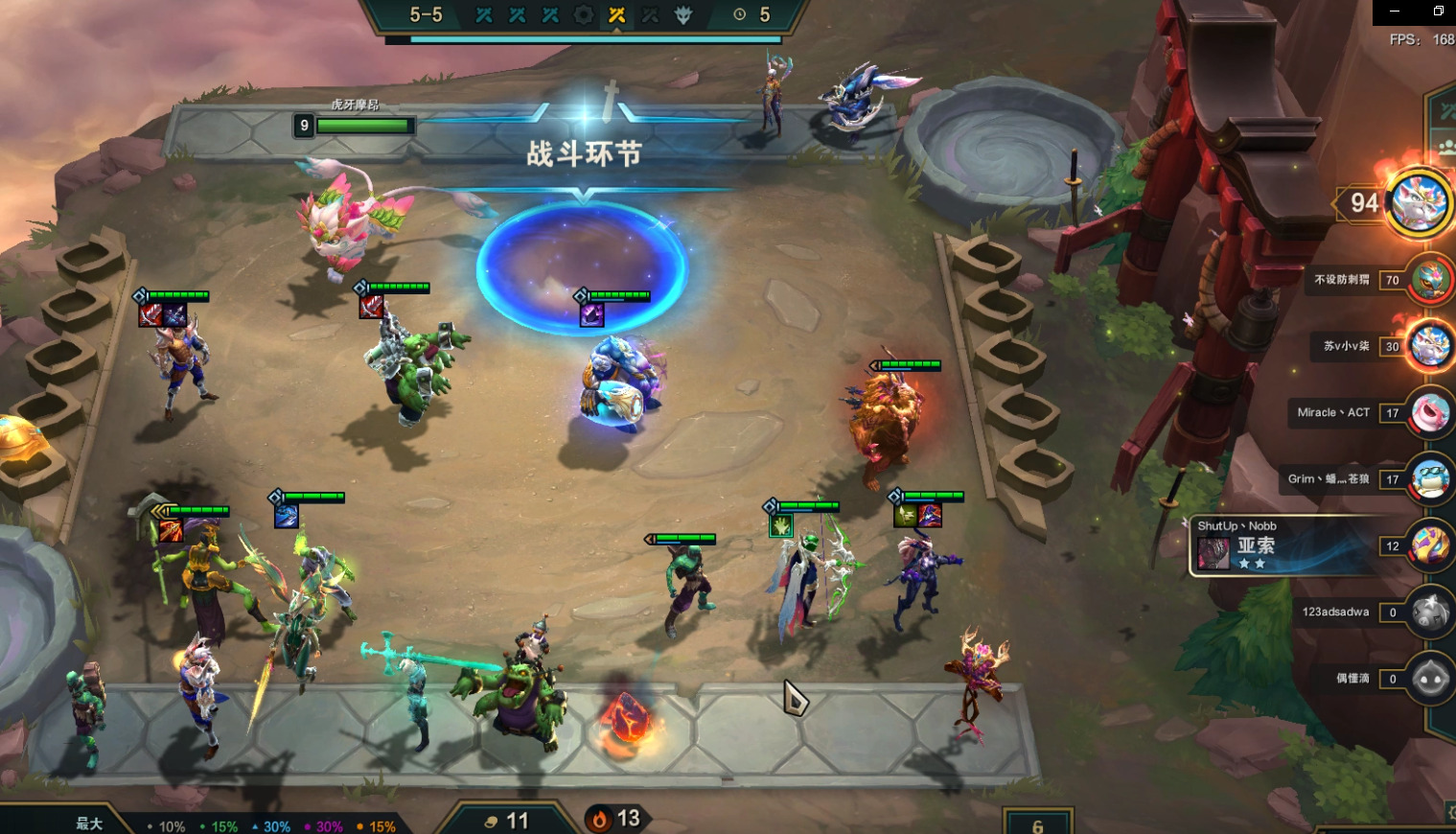Click ShutUp丶Nobb's portrait with 12 HP

tap(1429, 546)
